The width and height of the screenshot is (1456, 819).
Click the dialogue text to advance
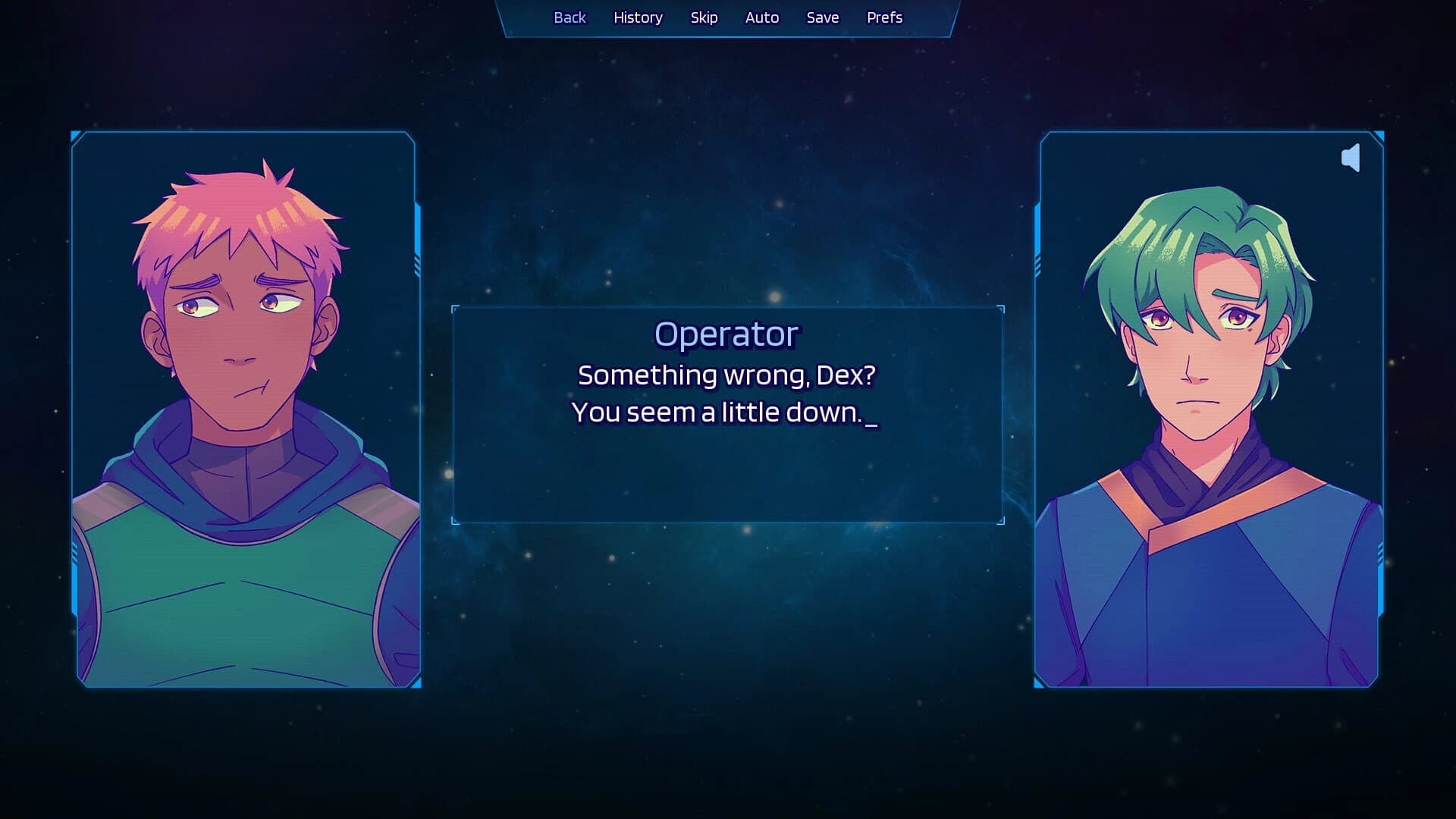726,393
